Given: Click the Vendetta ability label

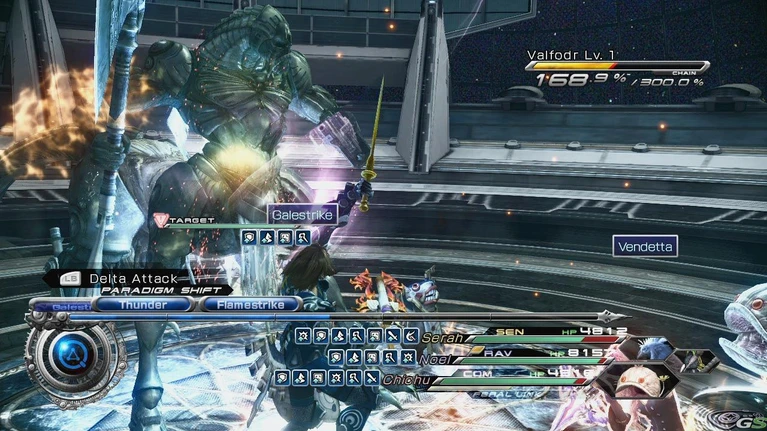Looking at the screenshot, I should [646, 245].
